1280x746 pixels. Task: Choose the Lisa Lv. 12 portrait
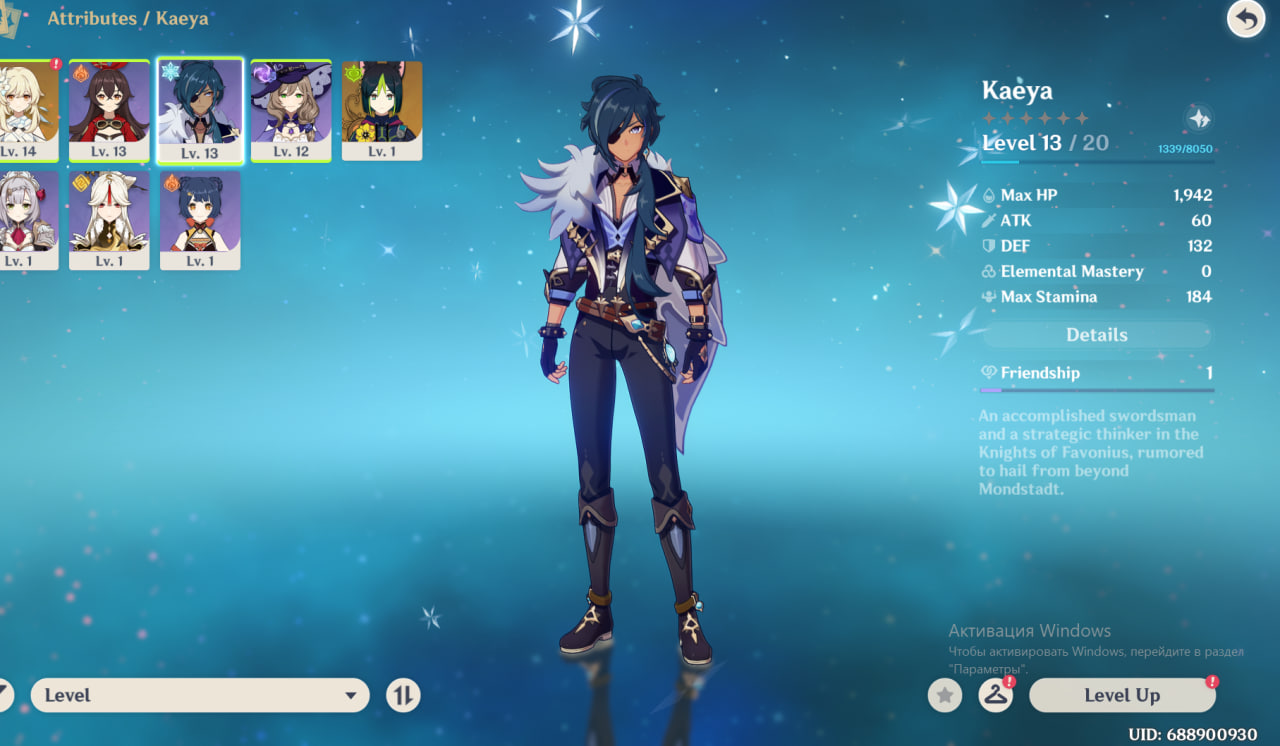point(291,110)
